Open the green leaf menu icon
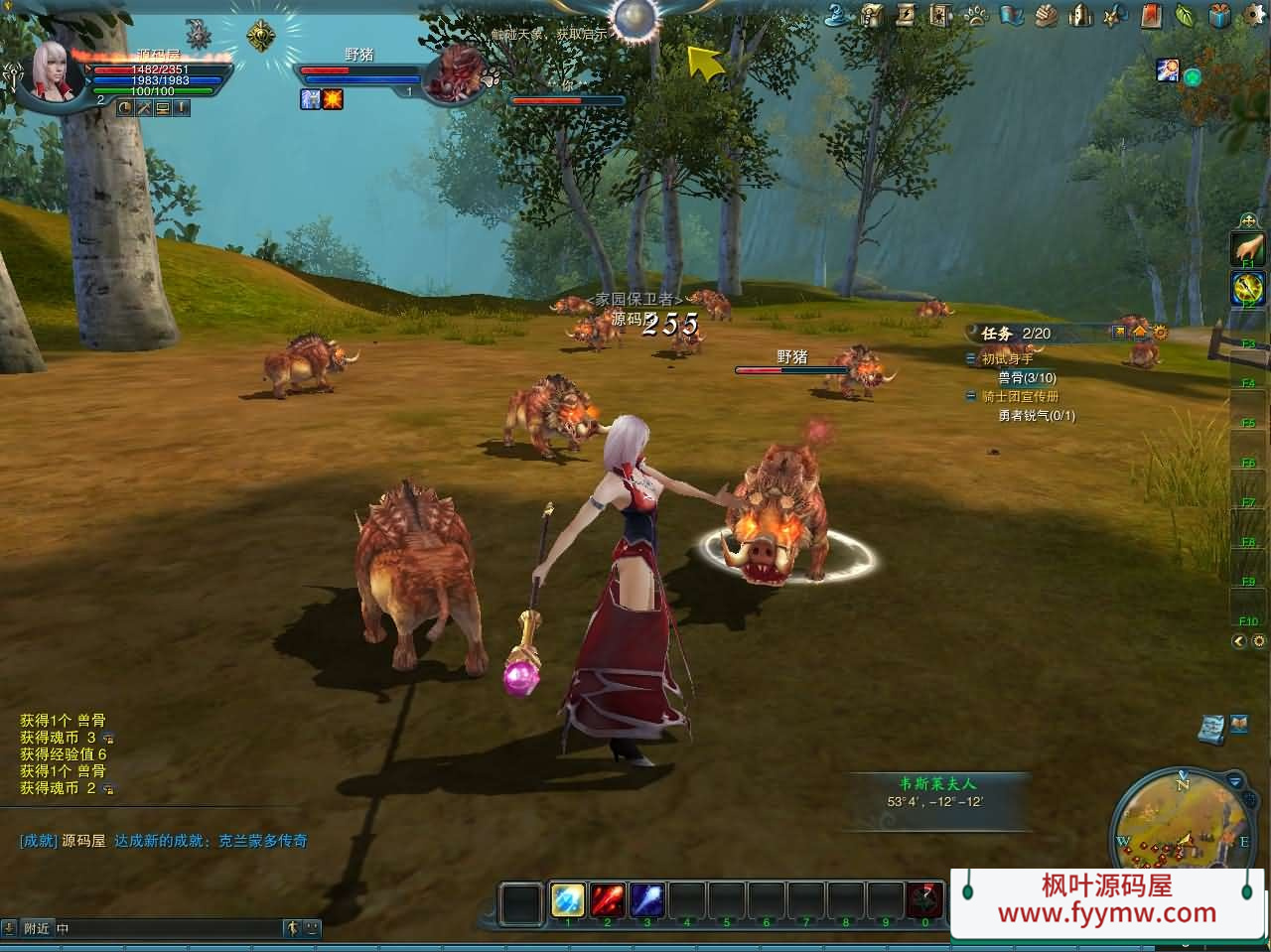The width and height of the screenshot is (1271, 952). pyautogui.click(x=1185, y=15)
